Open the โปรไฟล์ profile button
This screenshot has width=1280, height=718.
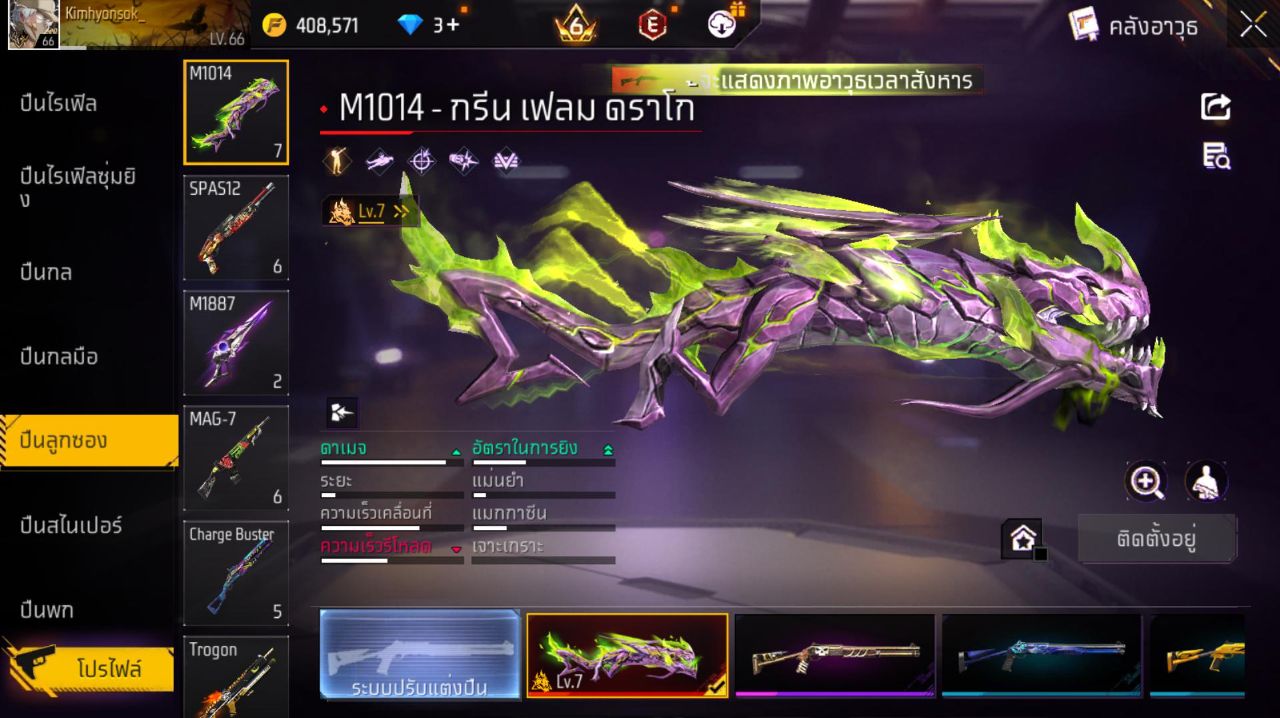click(108, 669)
